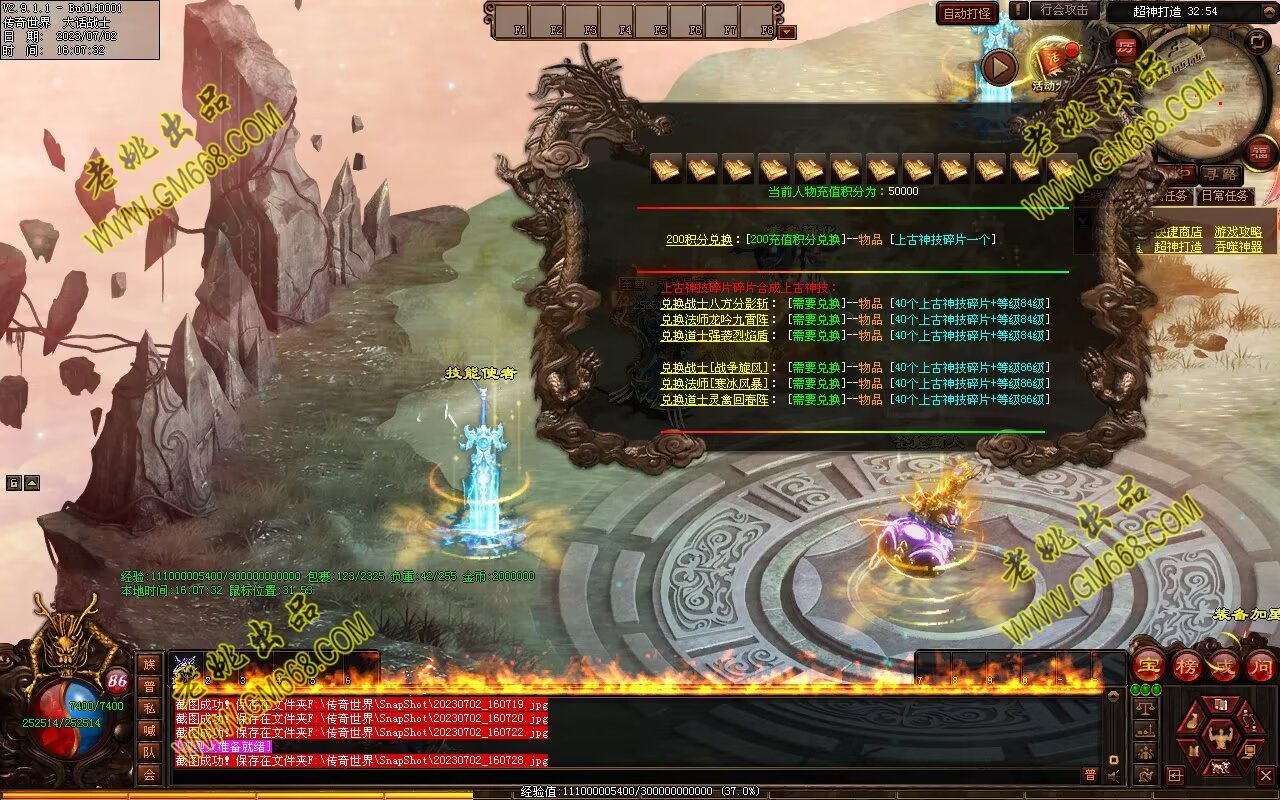Switch chat to the 私 private channel
The height and width of the screenshot is (800, 1280).
(x=149, y=708)
